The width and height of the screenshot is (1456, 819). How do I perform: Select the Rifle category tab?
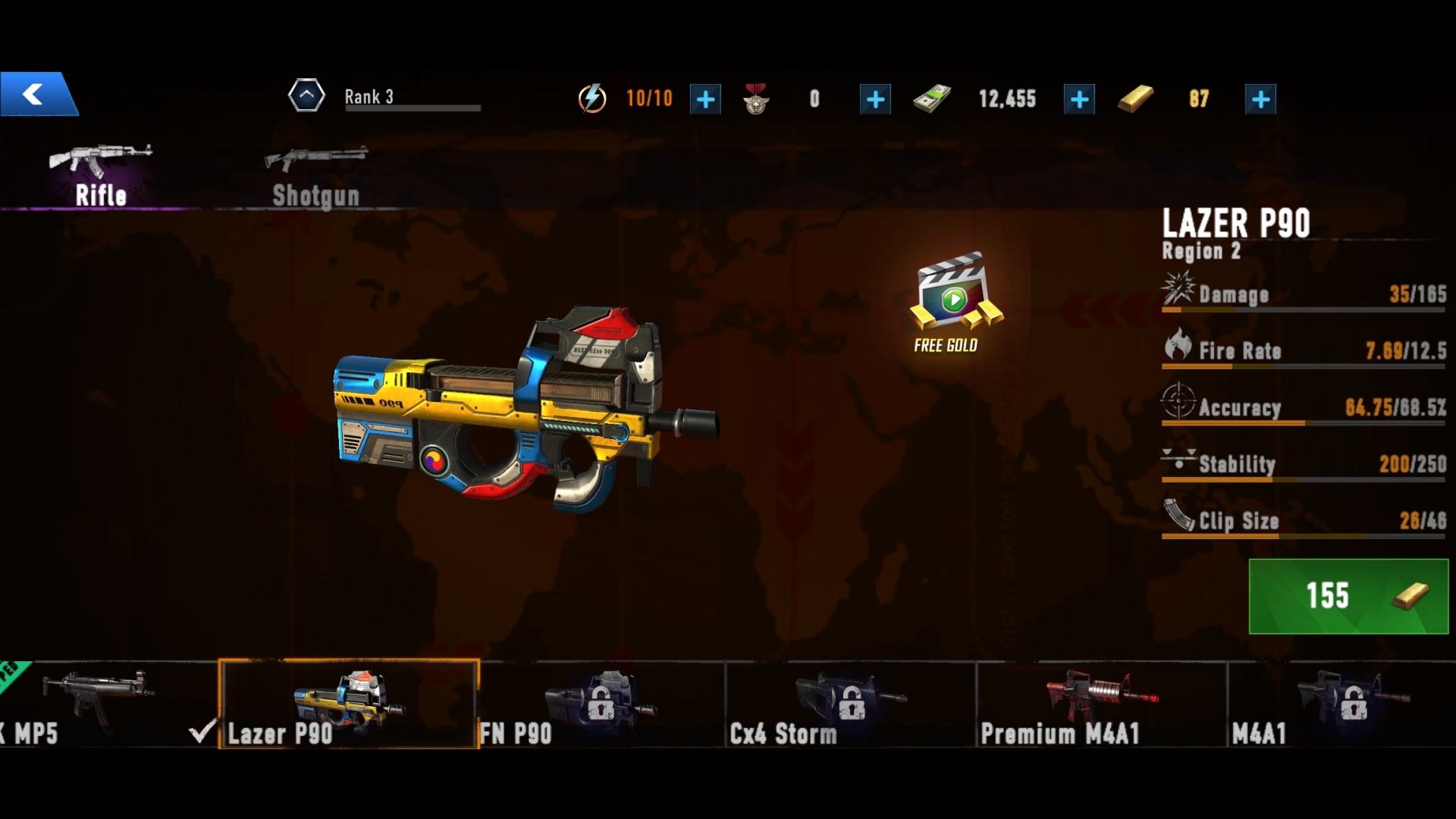(x=101, y=176)
